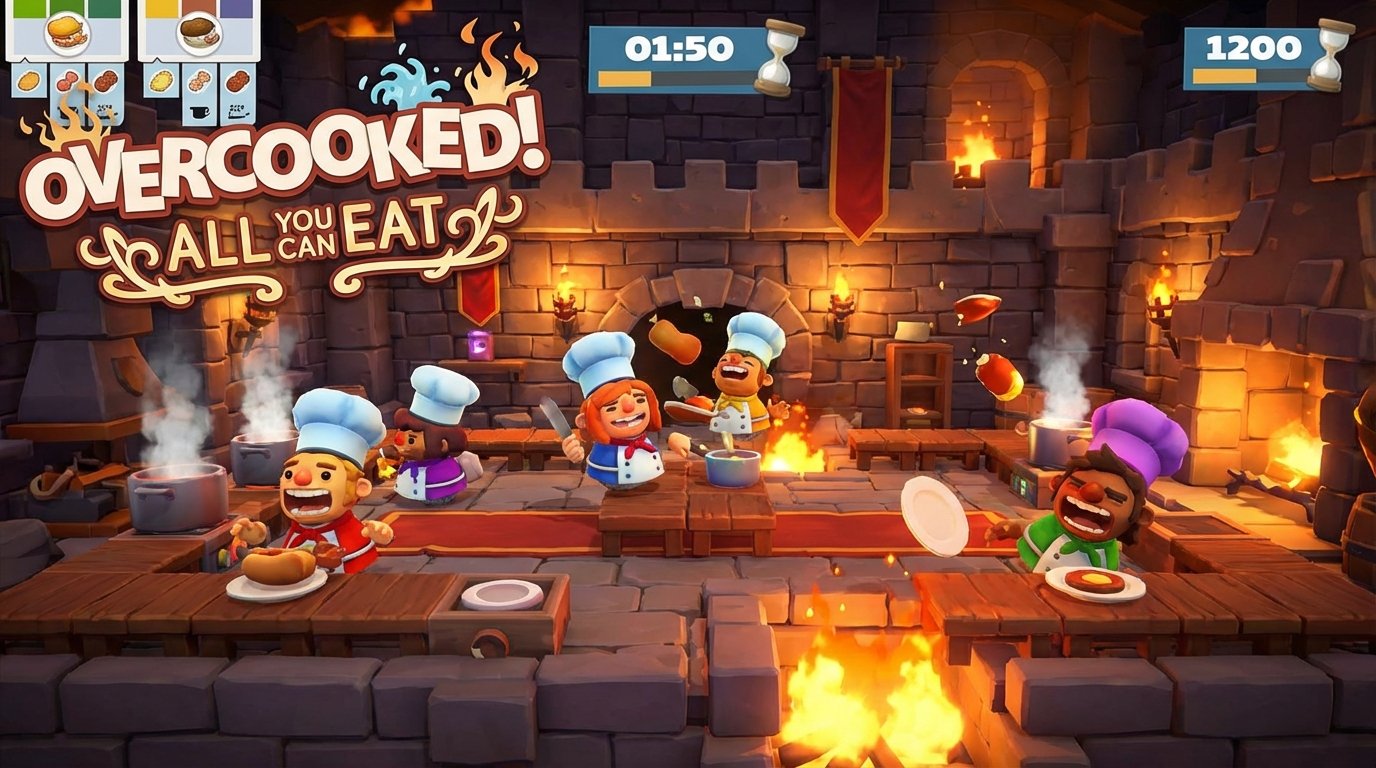Screen dimensions: 1376x768
Task: Click the yellow ingredient icon below the soup order
Action: click(x=160, y=81)
